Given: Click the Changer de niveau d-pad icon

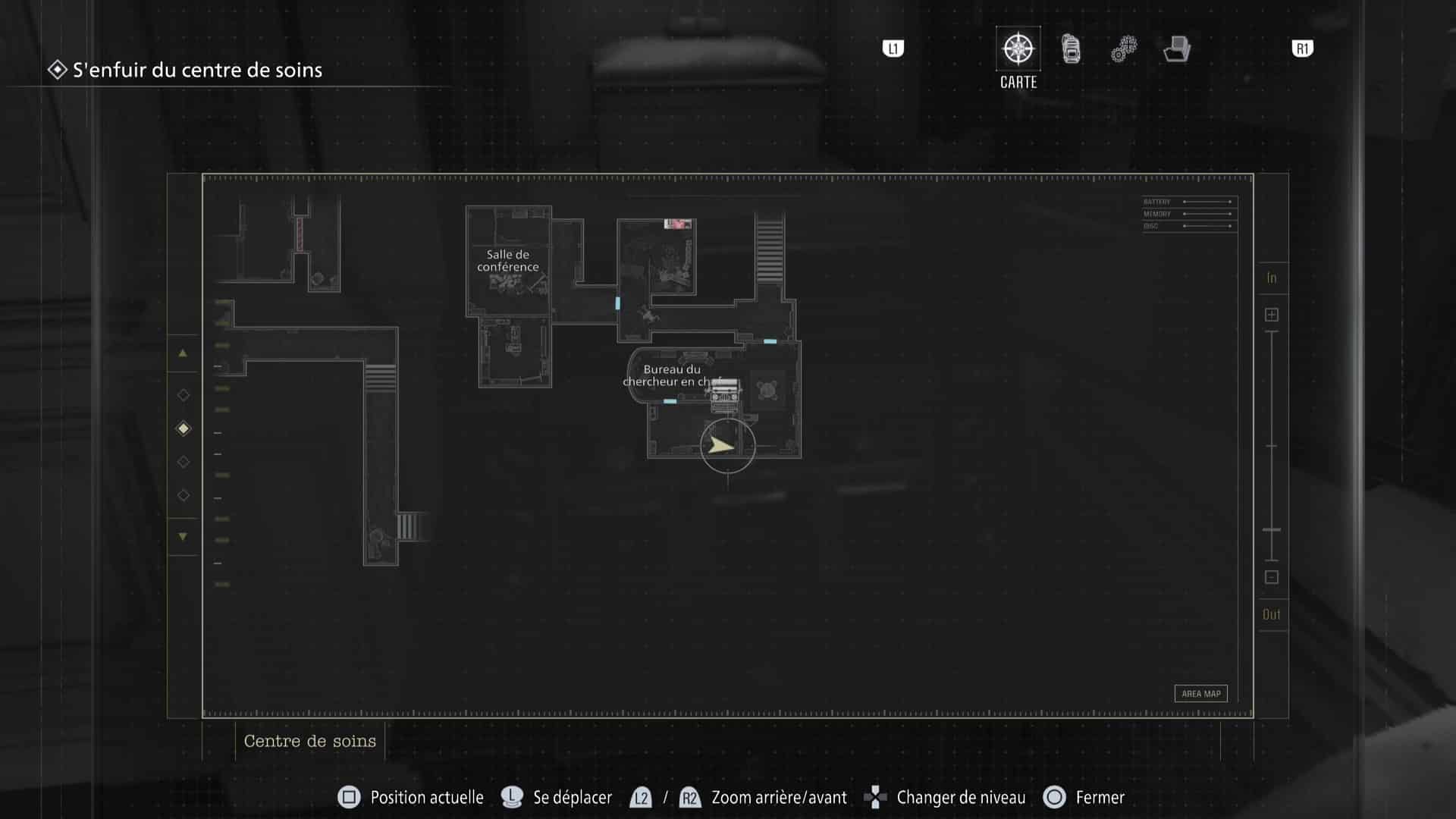Looking at the screenshot, I should click(876, 797).
